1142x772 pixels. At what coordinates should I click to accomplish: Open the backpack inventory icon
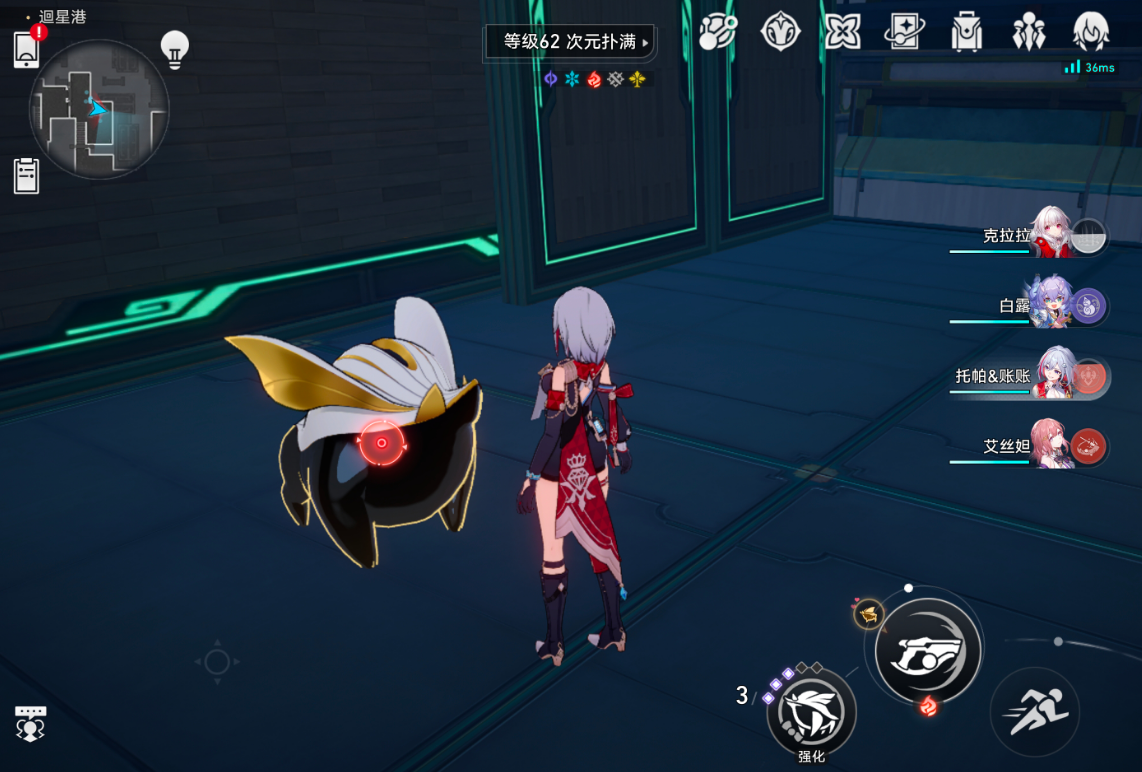pyautogui.click(x=967, y=32)
